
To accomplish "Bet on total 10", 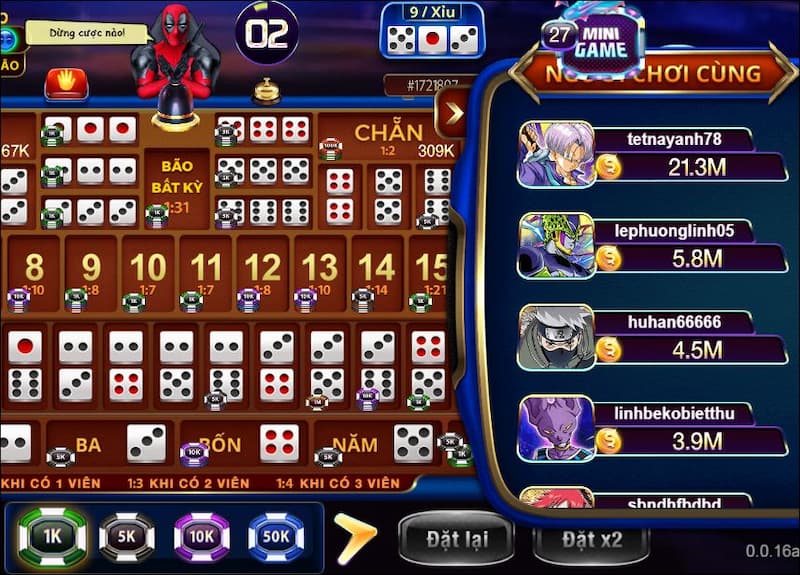I will pos(148,270).
